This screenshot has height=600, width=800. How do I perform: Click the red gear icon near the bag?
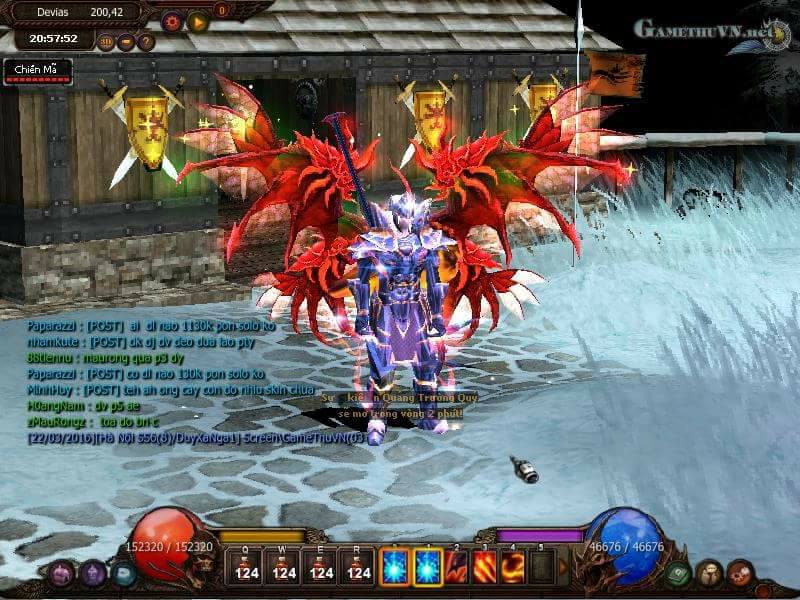click(x=740, y=573)
